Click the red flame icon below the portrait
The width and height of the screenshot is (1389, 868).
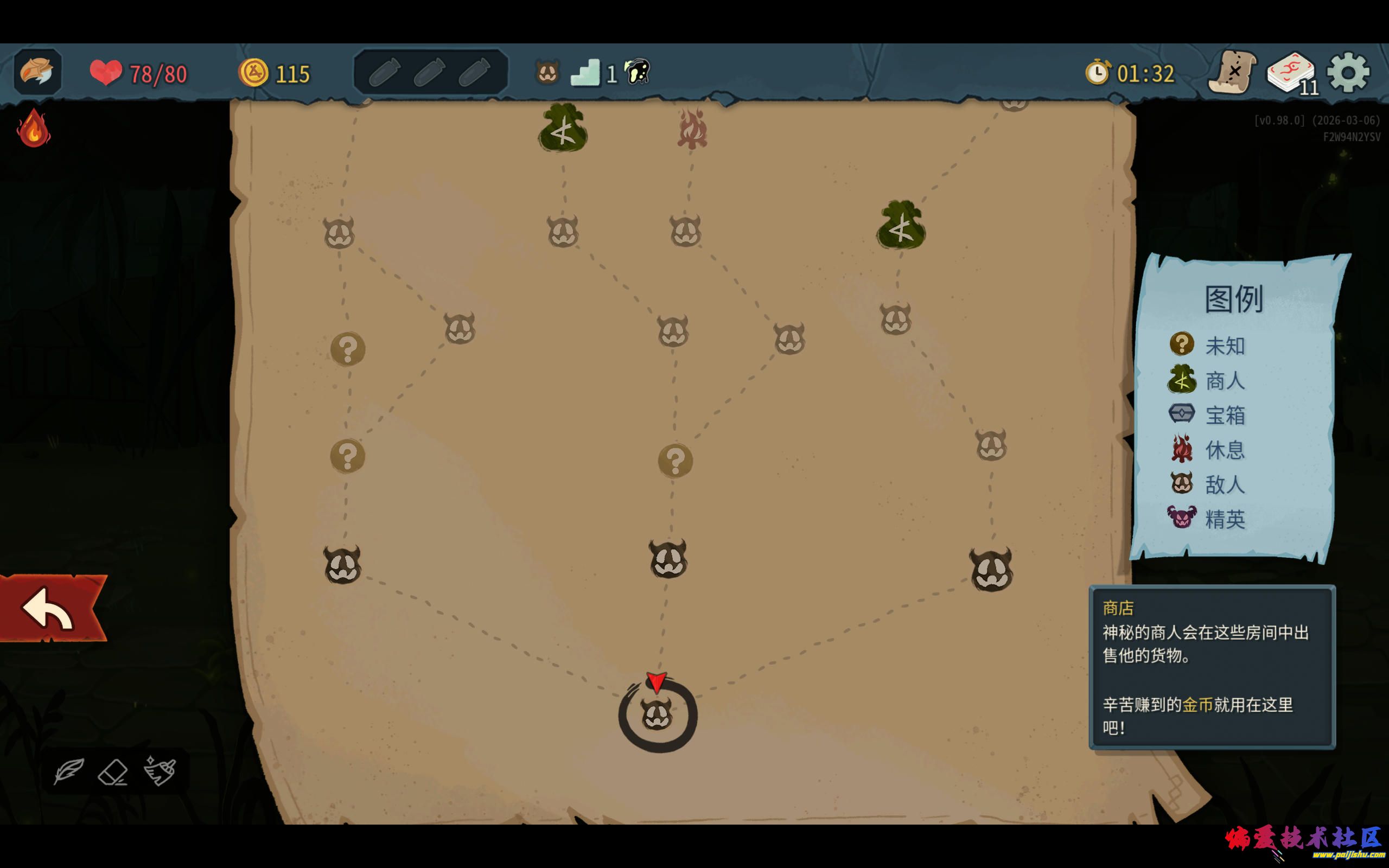click(34, 129)
